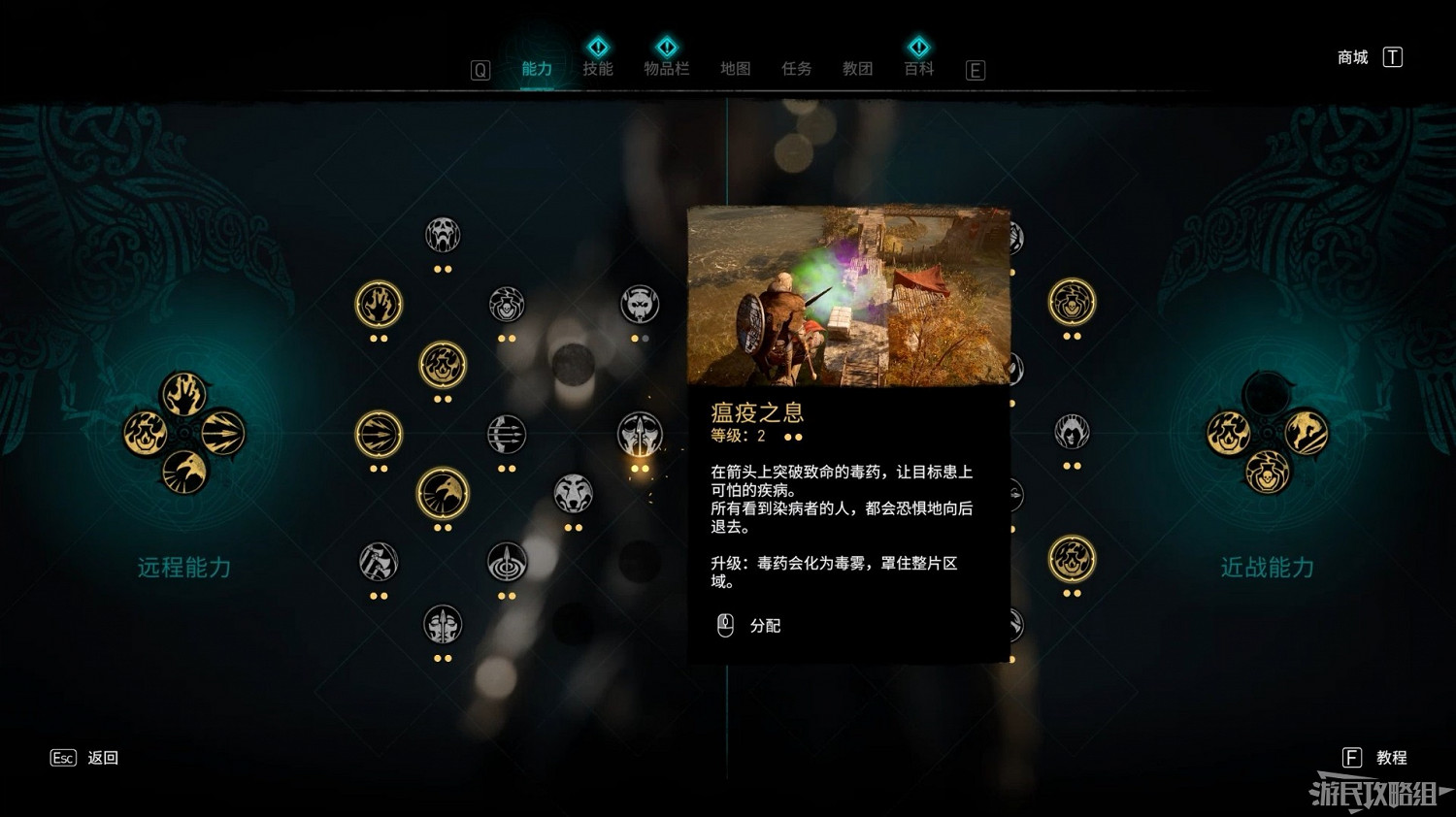The width and height of the screenshot is (1456, 817).
Task: Open the 地图 map tab
Action: click(x=735, y=69)
